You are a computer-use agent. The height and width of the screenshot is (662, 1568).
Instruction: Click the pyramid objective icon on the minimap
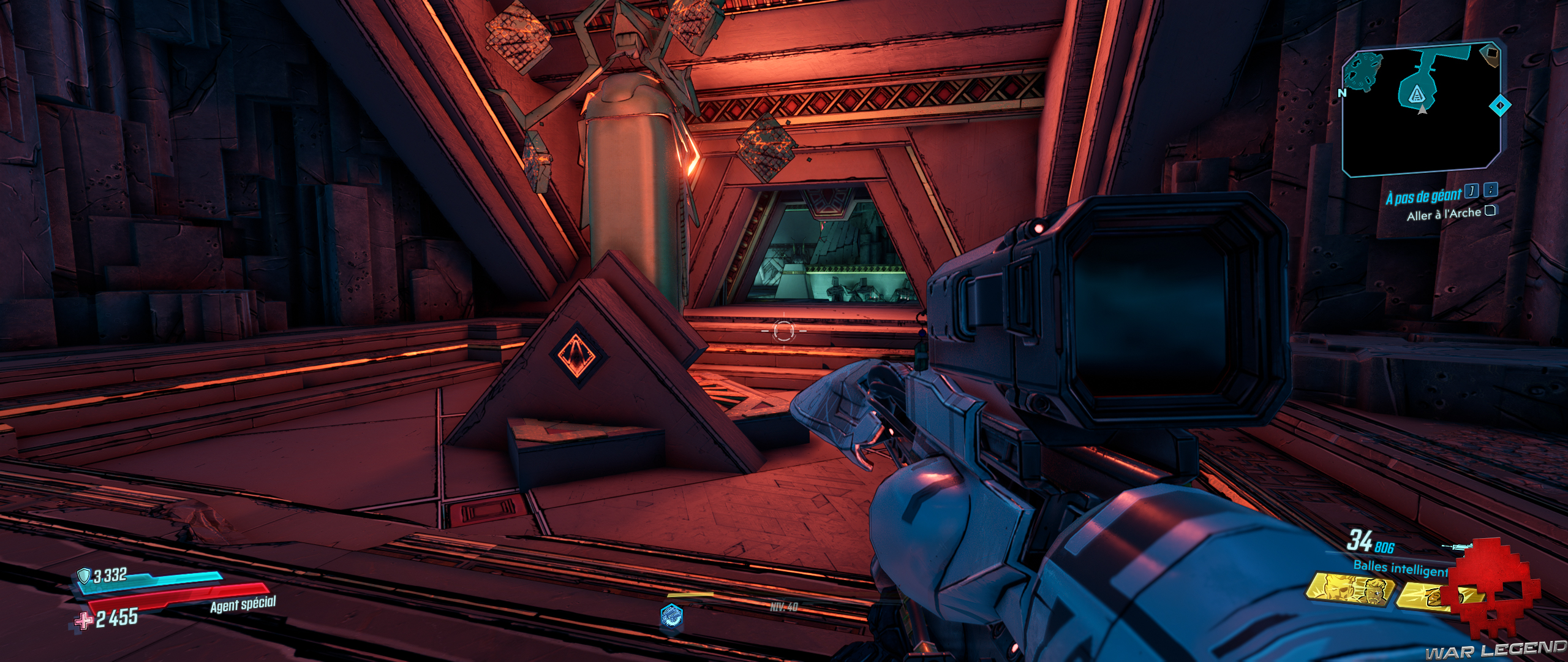pos(1417,95)
